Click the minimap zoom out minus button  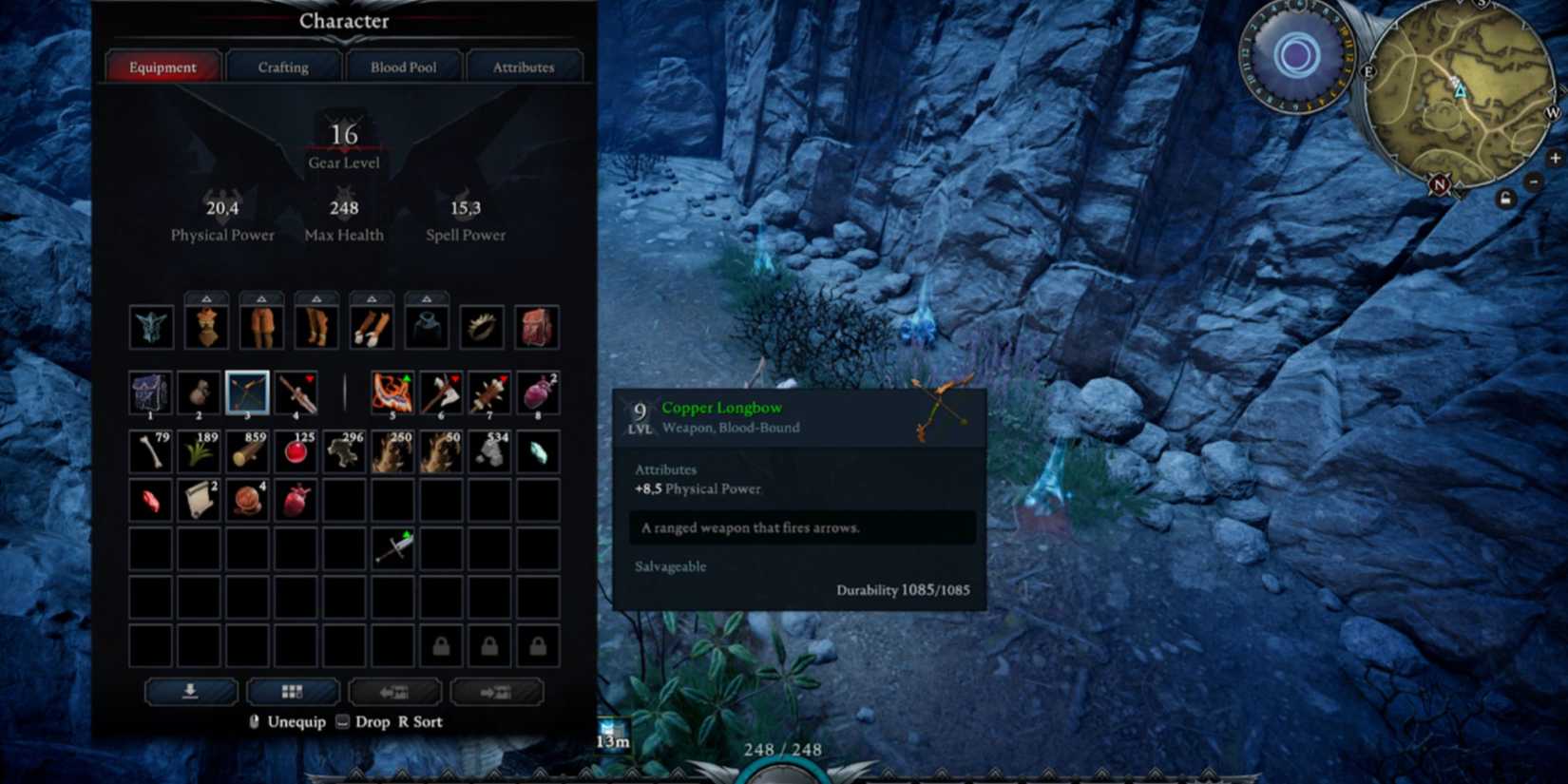[x=1534, y=182]
